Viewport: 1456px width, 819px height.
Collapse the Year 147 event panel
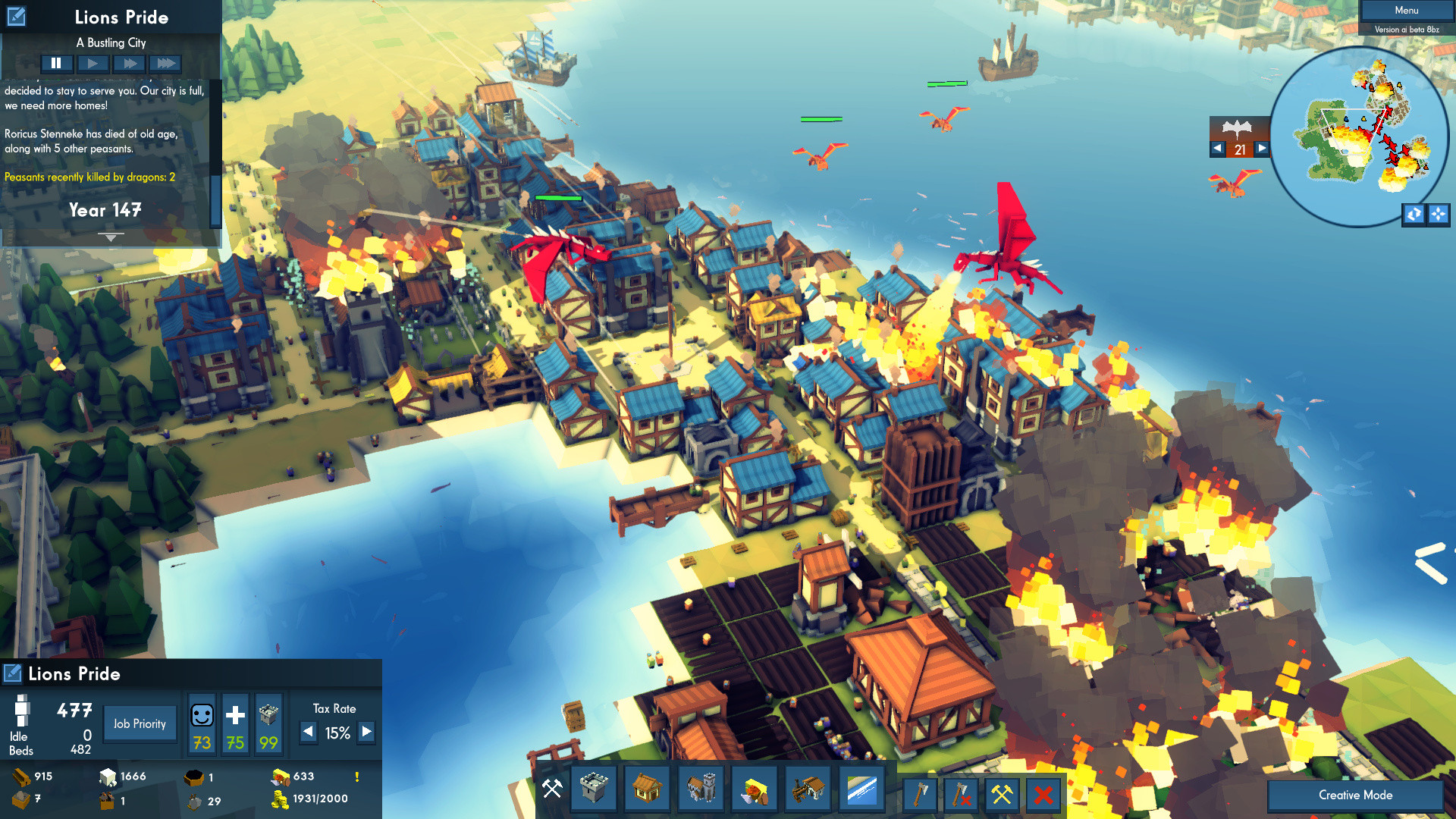pos(111,237)
